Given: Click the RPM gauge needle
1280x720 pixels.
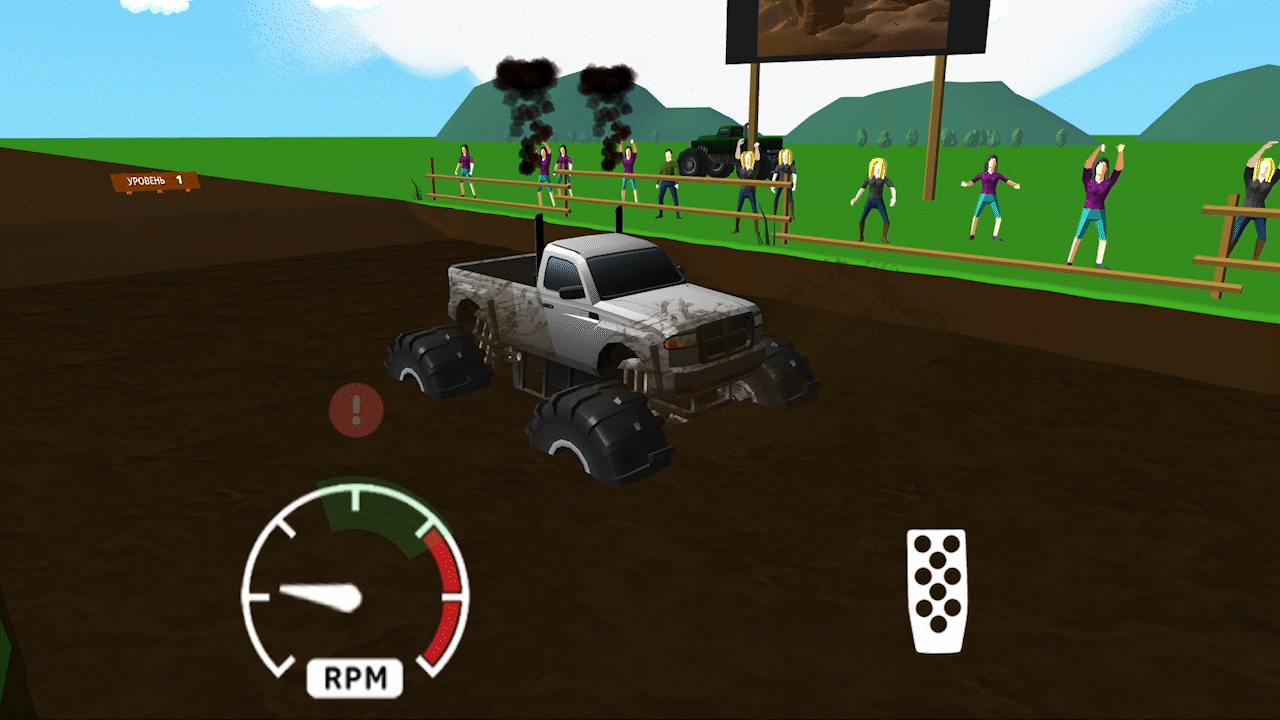Looking at the screenshot, I should 320,595.
